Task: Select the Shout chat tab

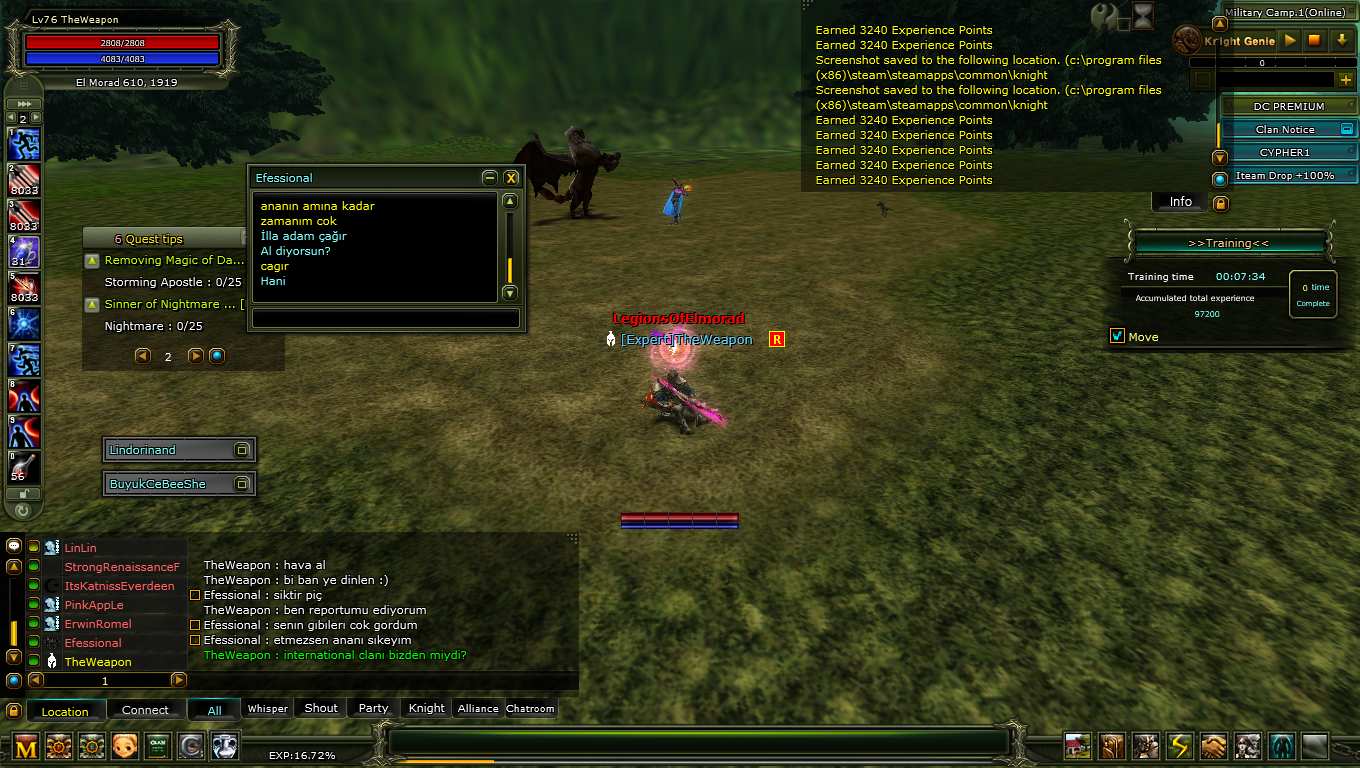Action: [321, 708]
